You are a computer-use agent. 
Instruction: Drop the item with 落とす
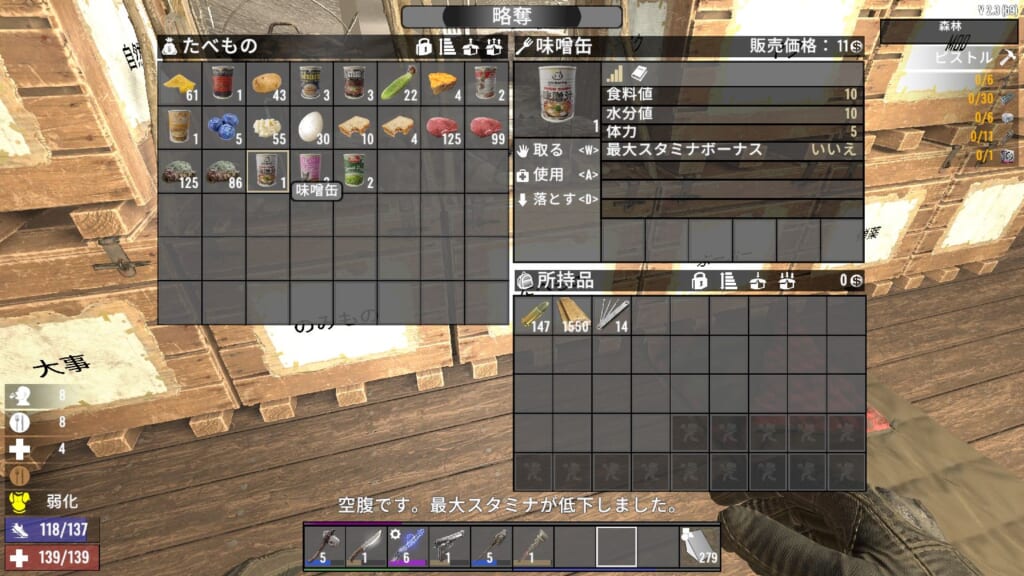(x=550, y=199)
